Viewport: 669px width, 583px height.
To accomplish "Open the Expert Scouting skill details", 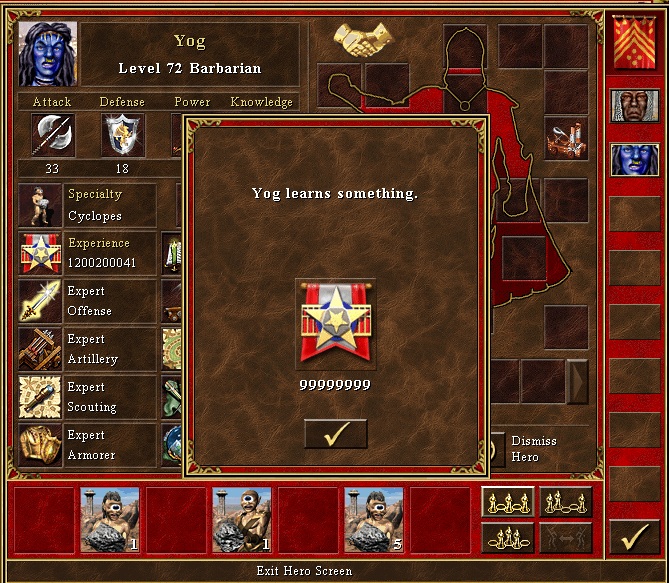I will [x=39, y=397].
